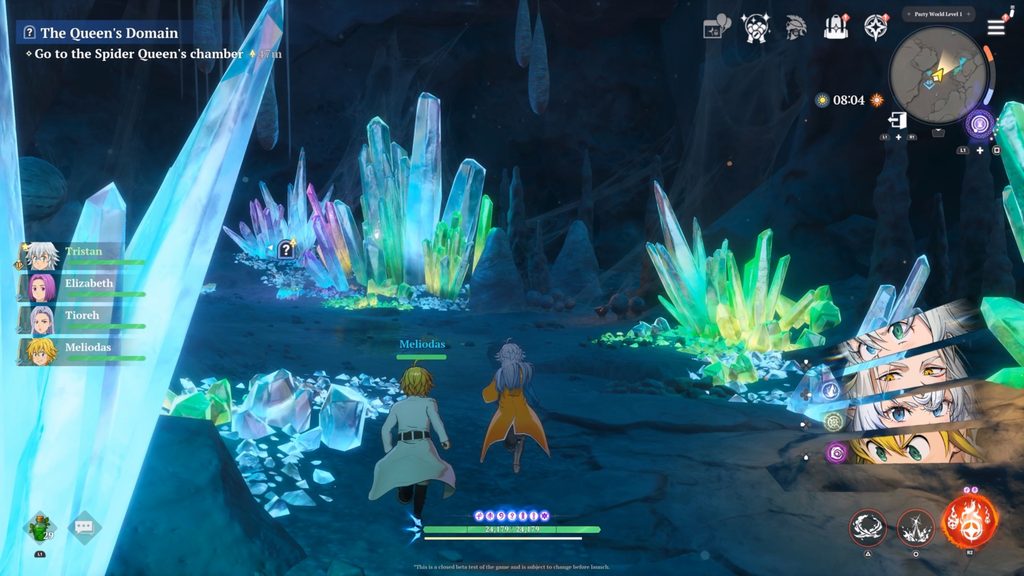Image resolution: width=1024 pixels, height=576 pixels.
Task: Activate the ground burst skill
Action: tap(915, 527)
